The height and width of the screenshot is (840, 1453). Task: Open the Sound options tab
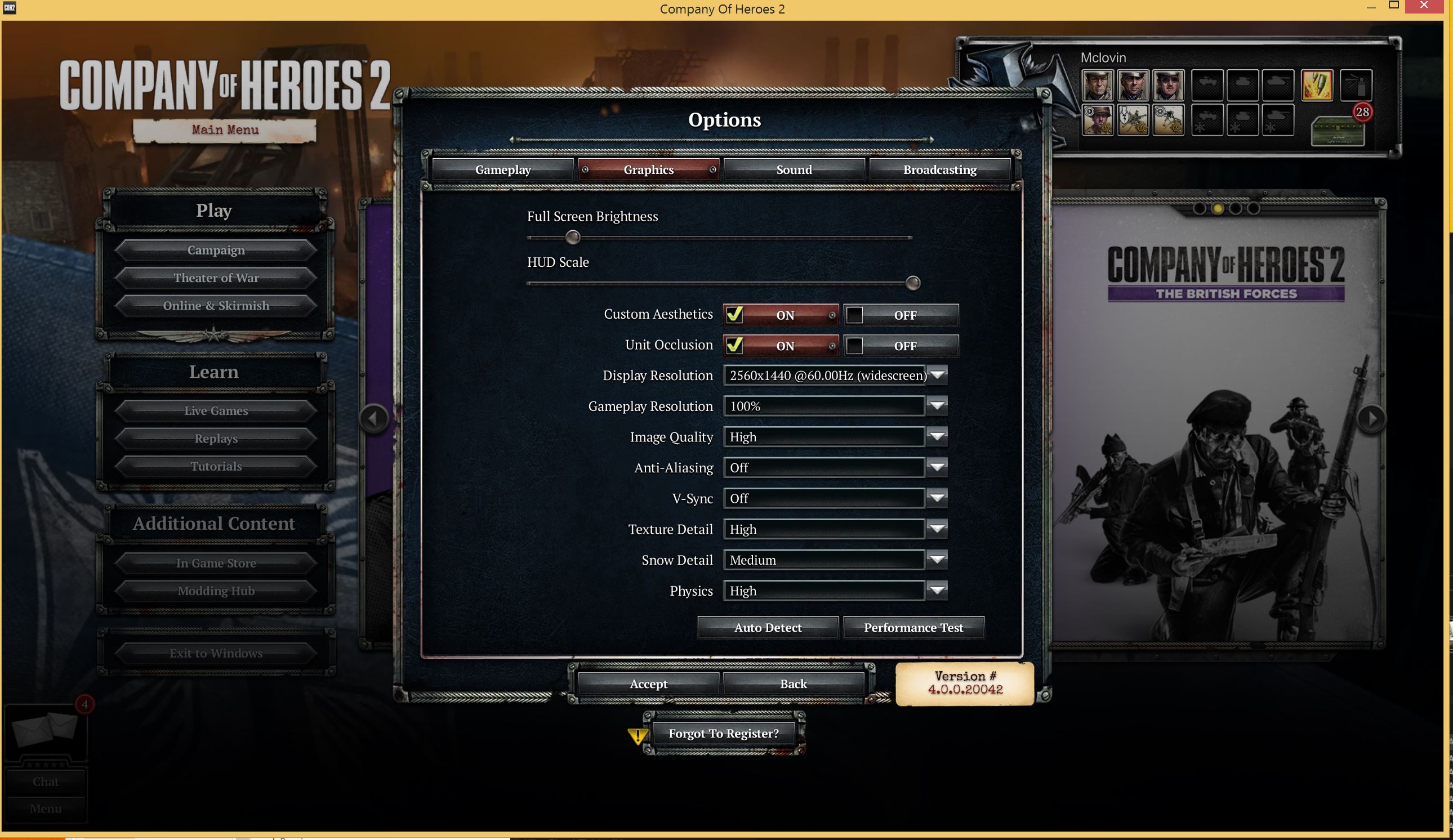pos(794,169)
